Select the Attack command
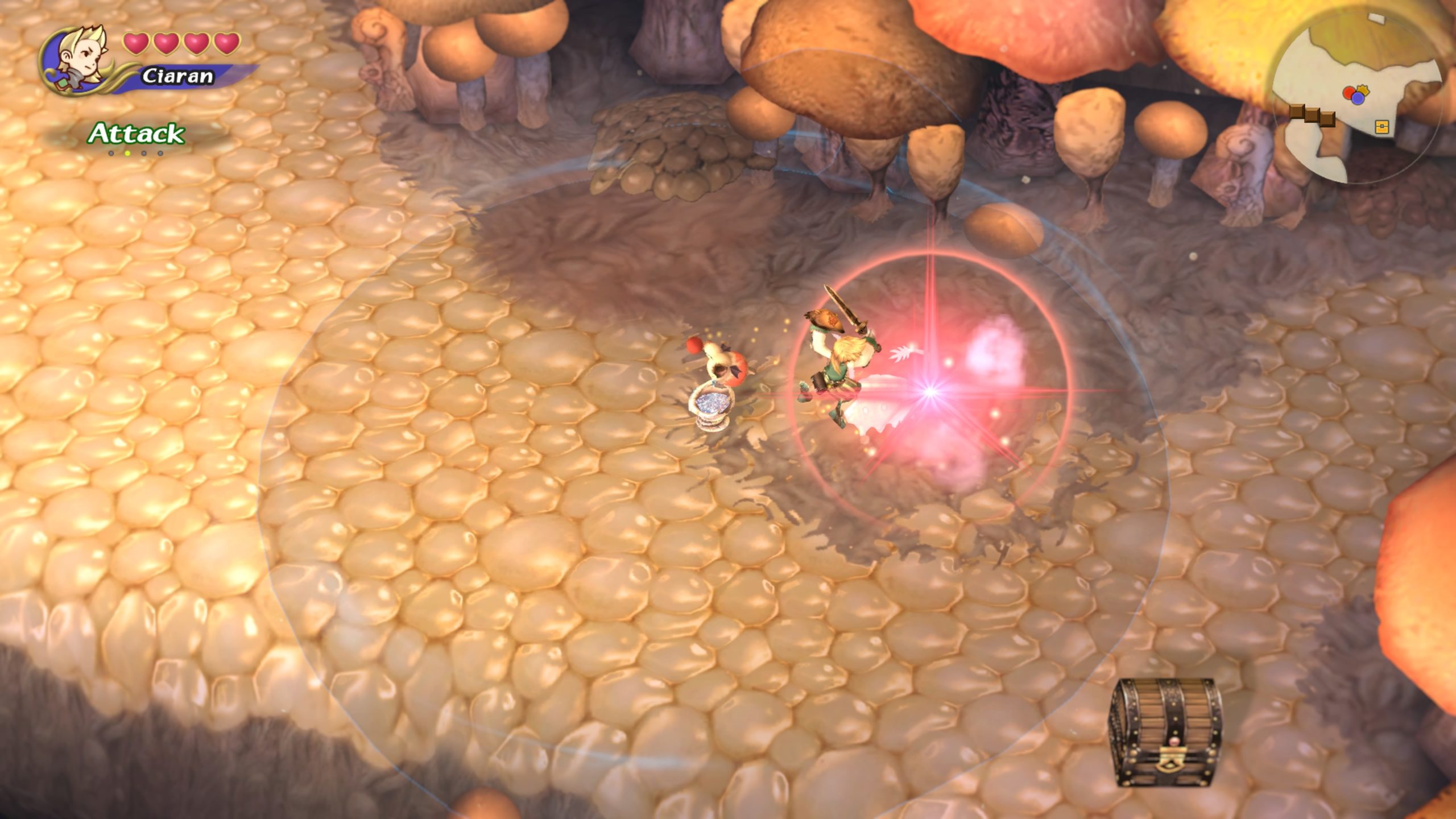The image size is (1456, 819). [x=136, y=134]
